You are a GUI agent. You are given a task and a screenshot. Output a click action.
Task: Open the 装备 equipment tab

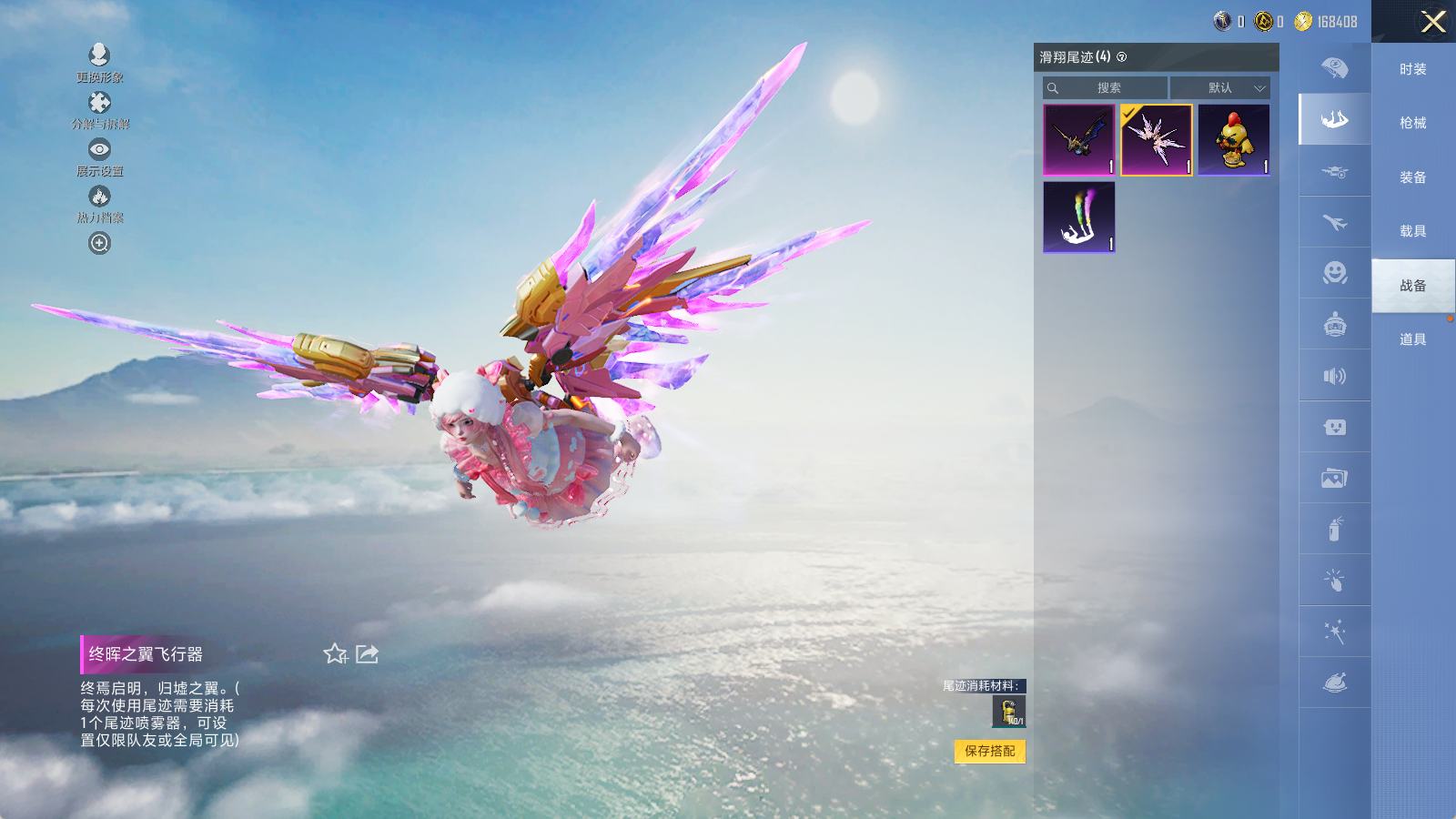[1412, 177]
